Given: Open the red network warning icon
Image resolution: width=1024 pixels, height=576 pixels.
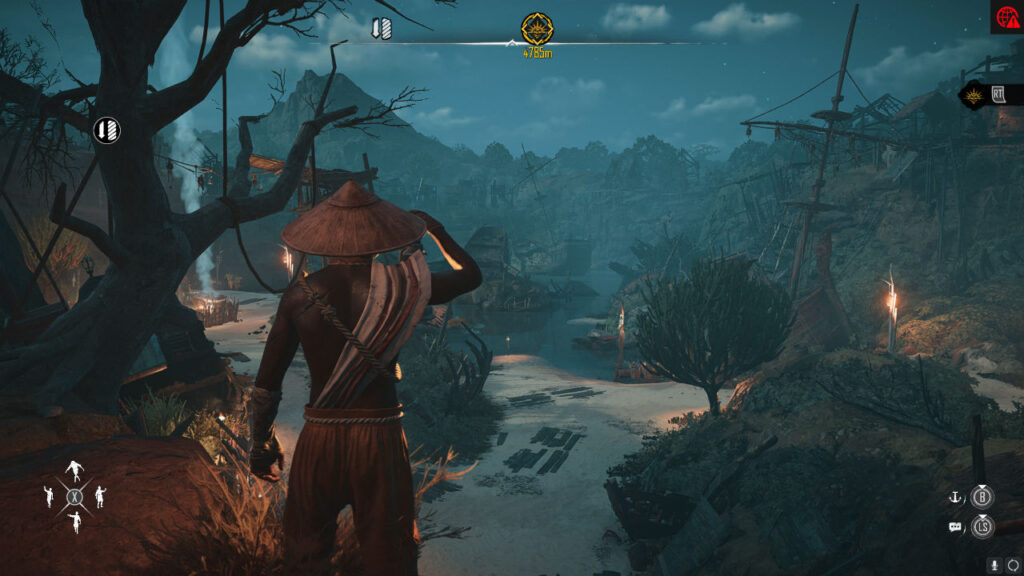Looking at the screenshot, I should tap(1006, 17).
